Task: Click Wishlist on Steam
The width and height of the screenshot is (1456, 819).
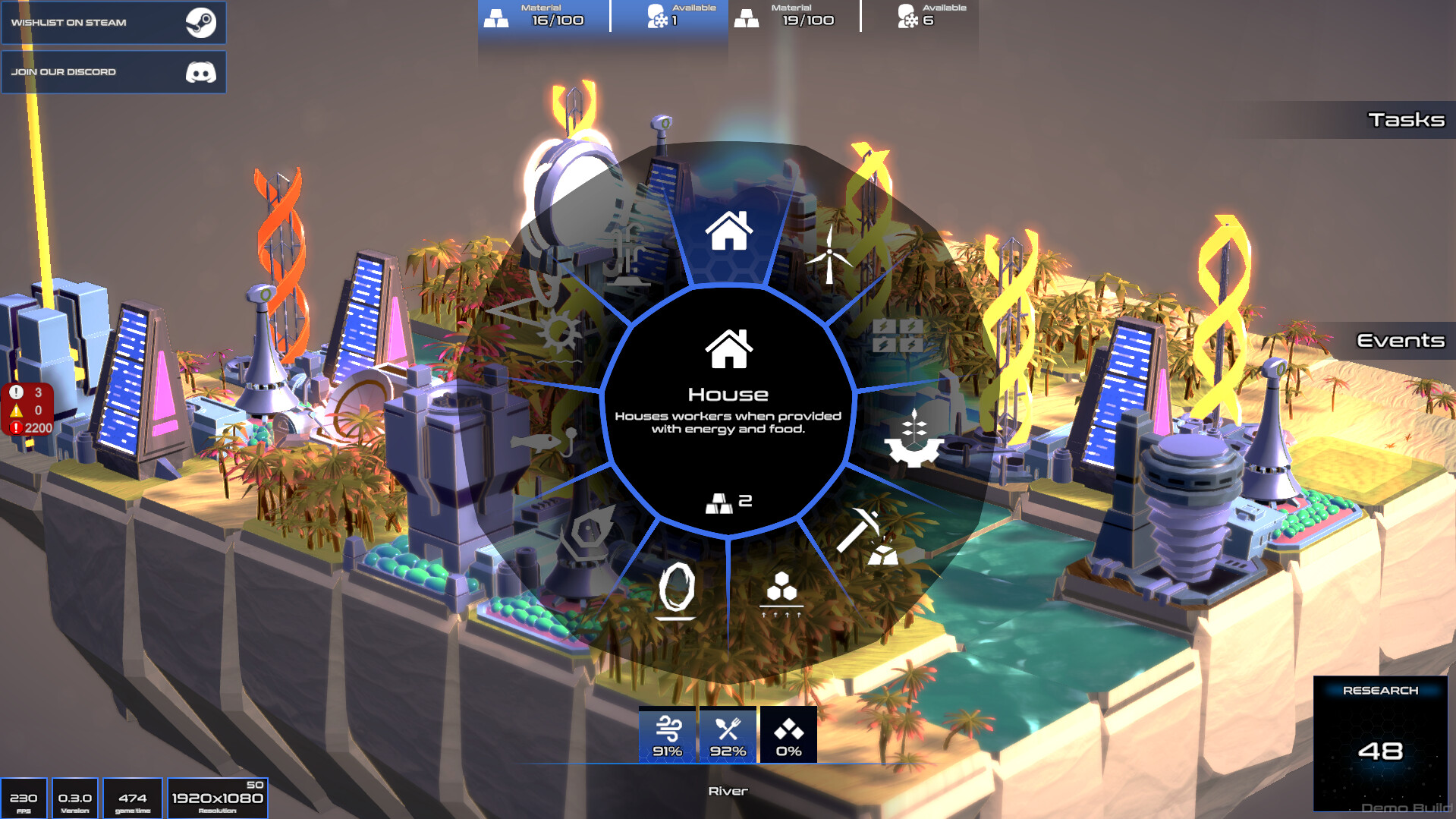Action: click(x=114, y=23)
